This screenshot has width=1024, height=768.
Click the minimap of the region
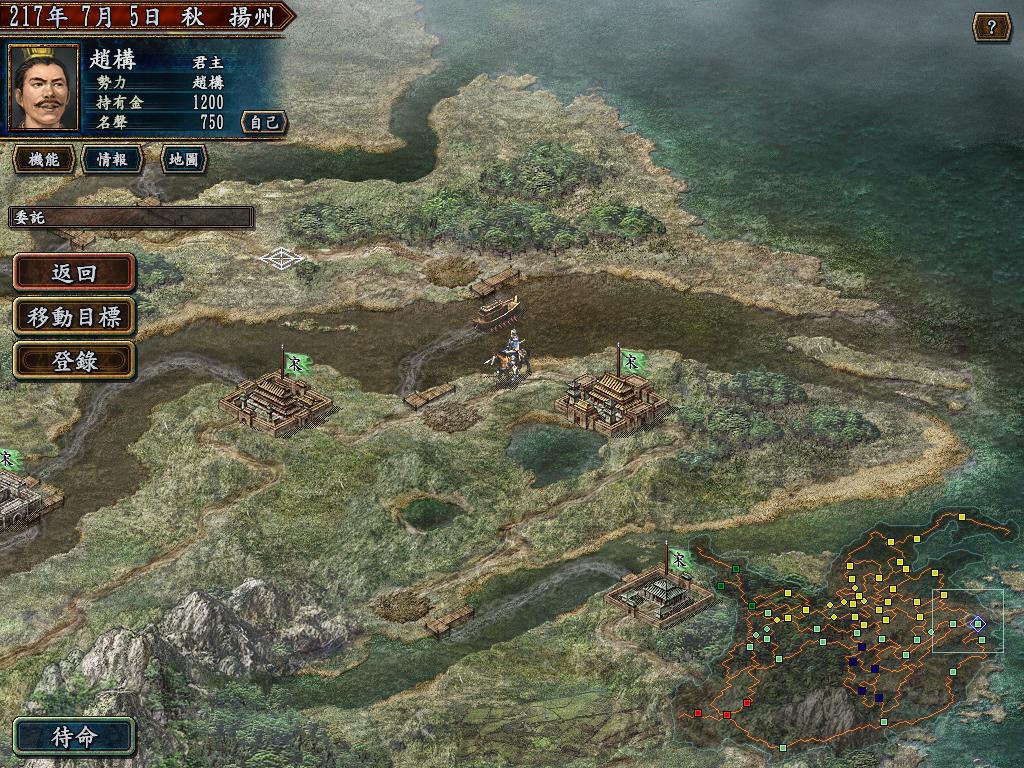click(x=850, y=630)
